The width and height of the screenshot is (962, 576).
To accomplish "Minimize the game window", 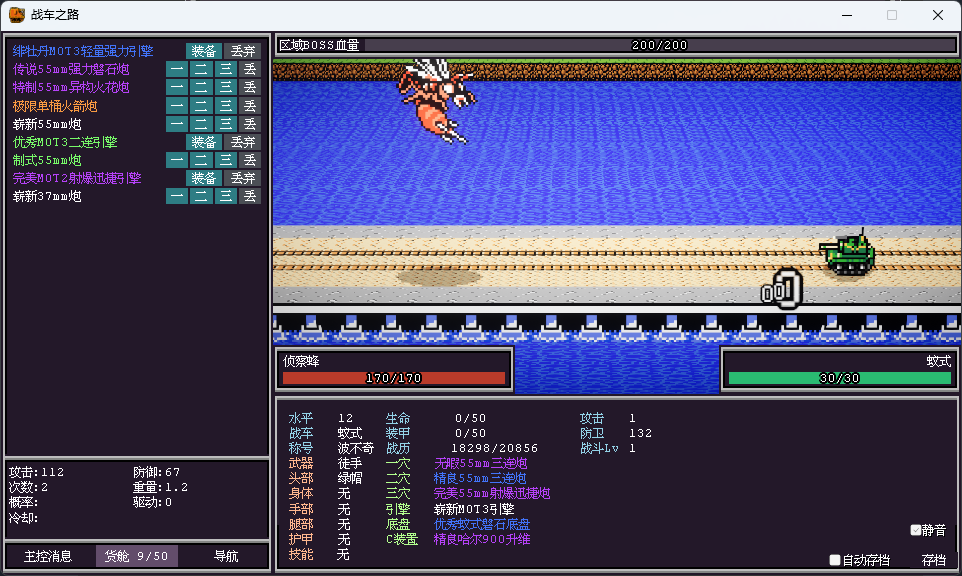I will [846, 15].
